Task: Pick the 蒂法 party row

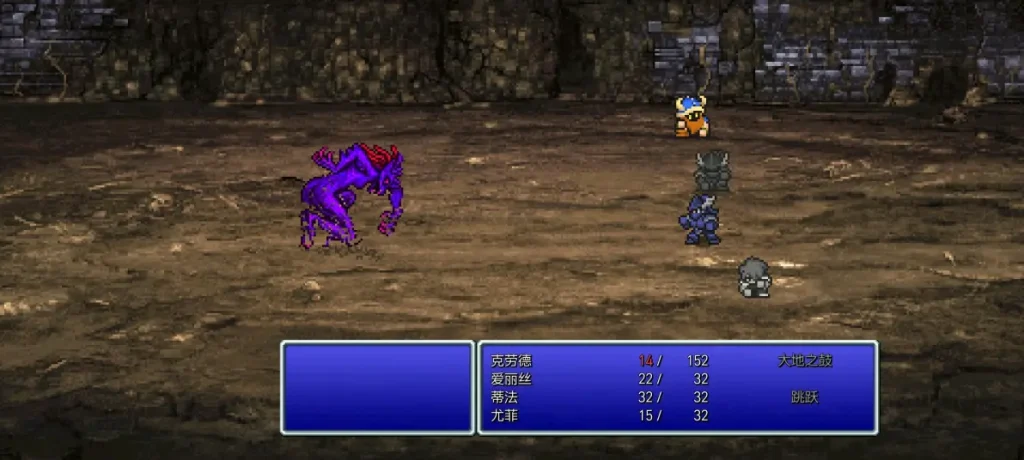Action: pyautogui.click(x=504, y=397)
